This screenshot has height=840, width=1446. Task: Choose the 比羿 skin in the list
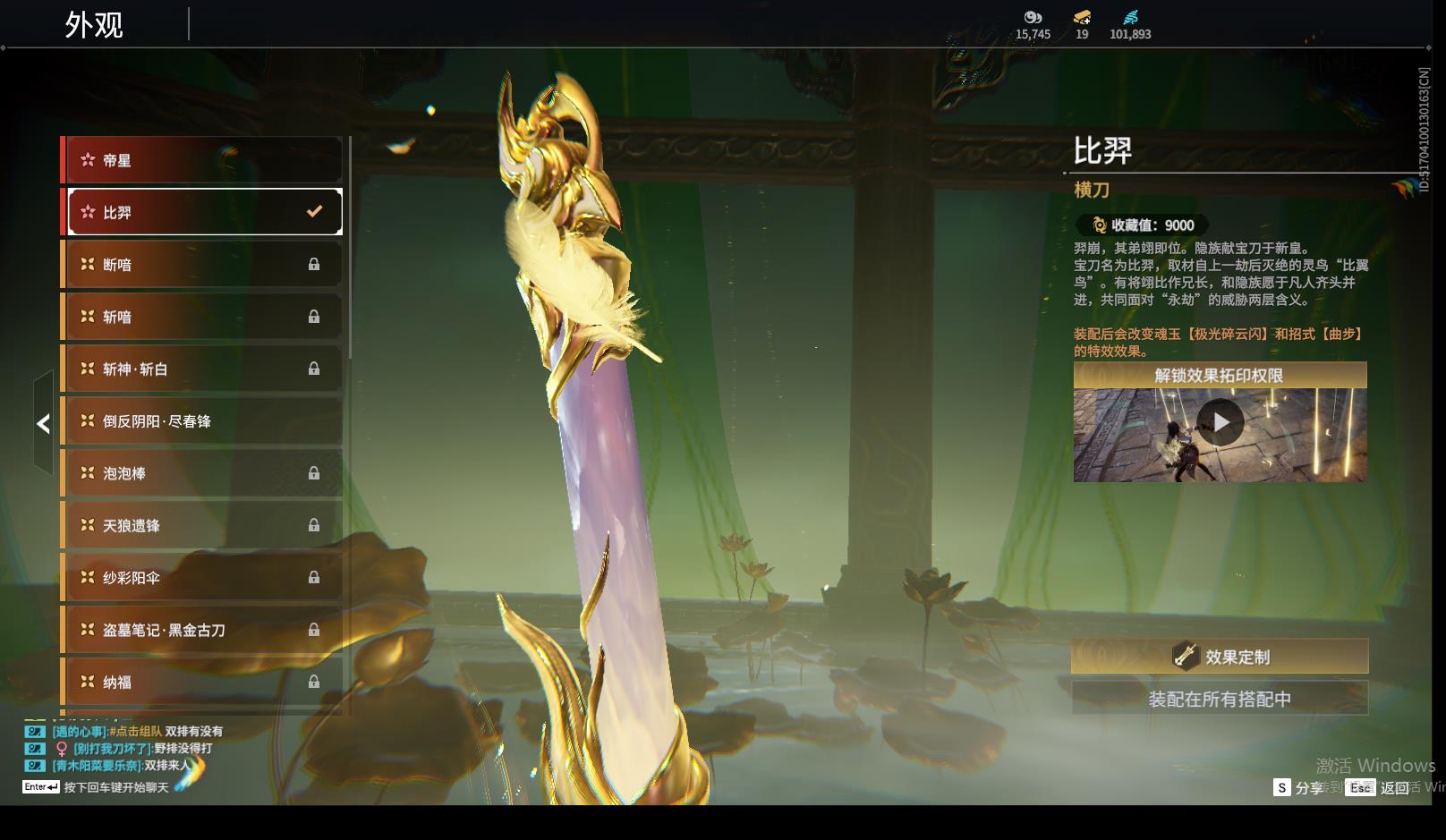(x=202, y=212)
